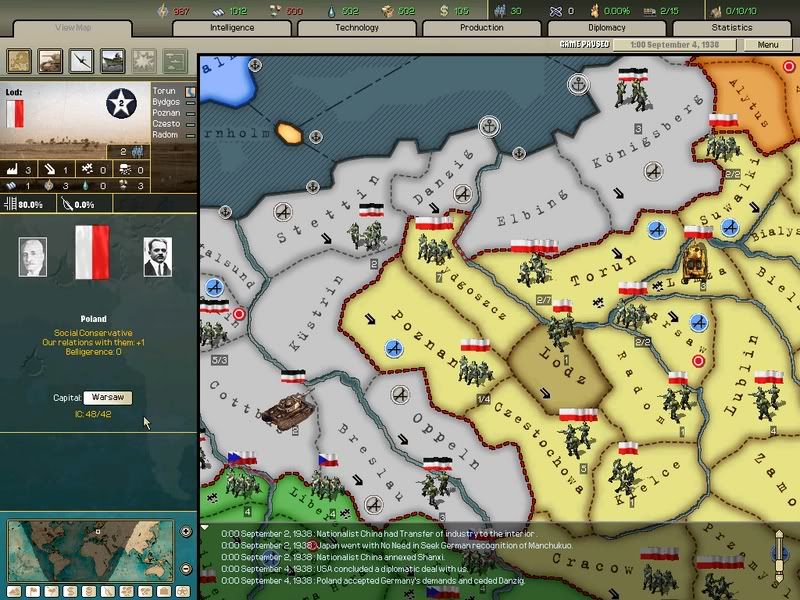This screenshot has height=600, width=800.
Task: Select the German tank unit on the map
Action: click(x=281, y=413)
